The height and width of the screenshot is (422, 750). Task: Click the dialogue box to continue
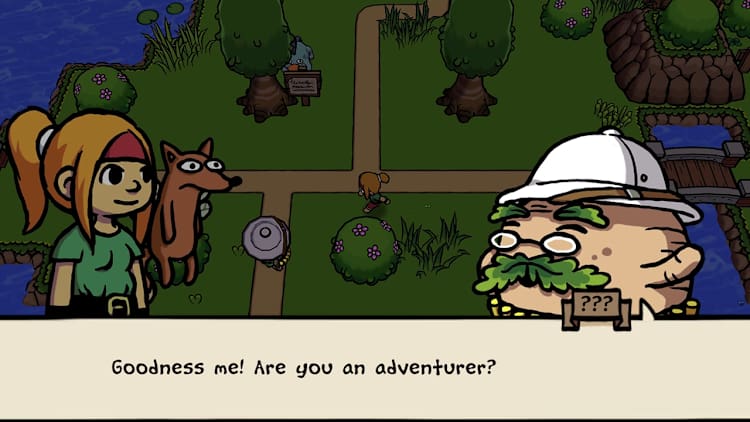375,368
